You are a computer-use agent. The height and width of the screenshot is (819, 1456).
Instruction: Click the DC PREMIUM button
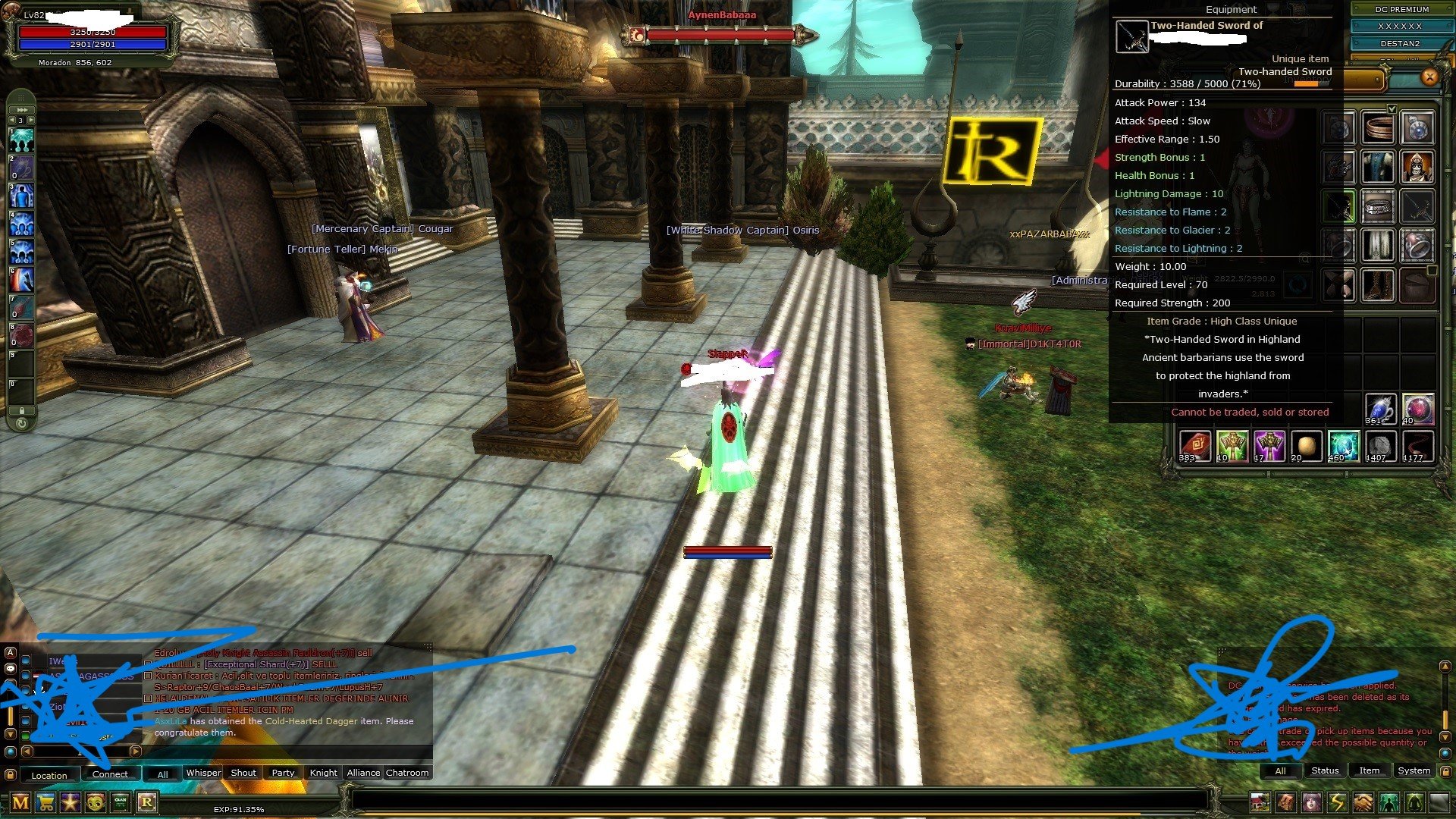tap(1401, 9)
